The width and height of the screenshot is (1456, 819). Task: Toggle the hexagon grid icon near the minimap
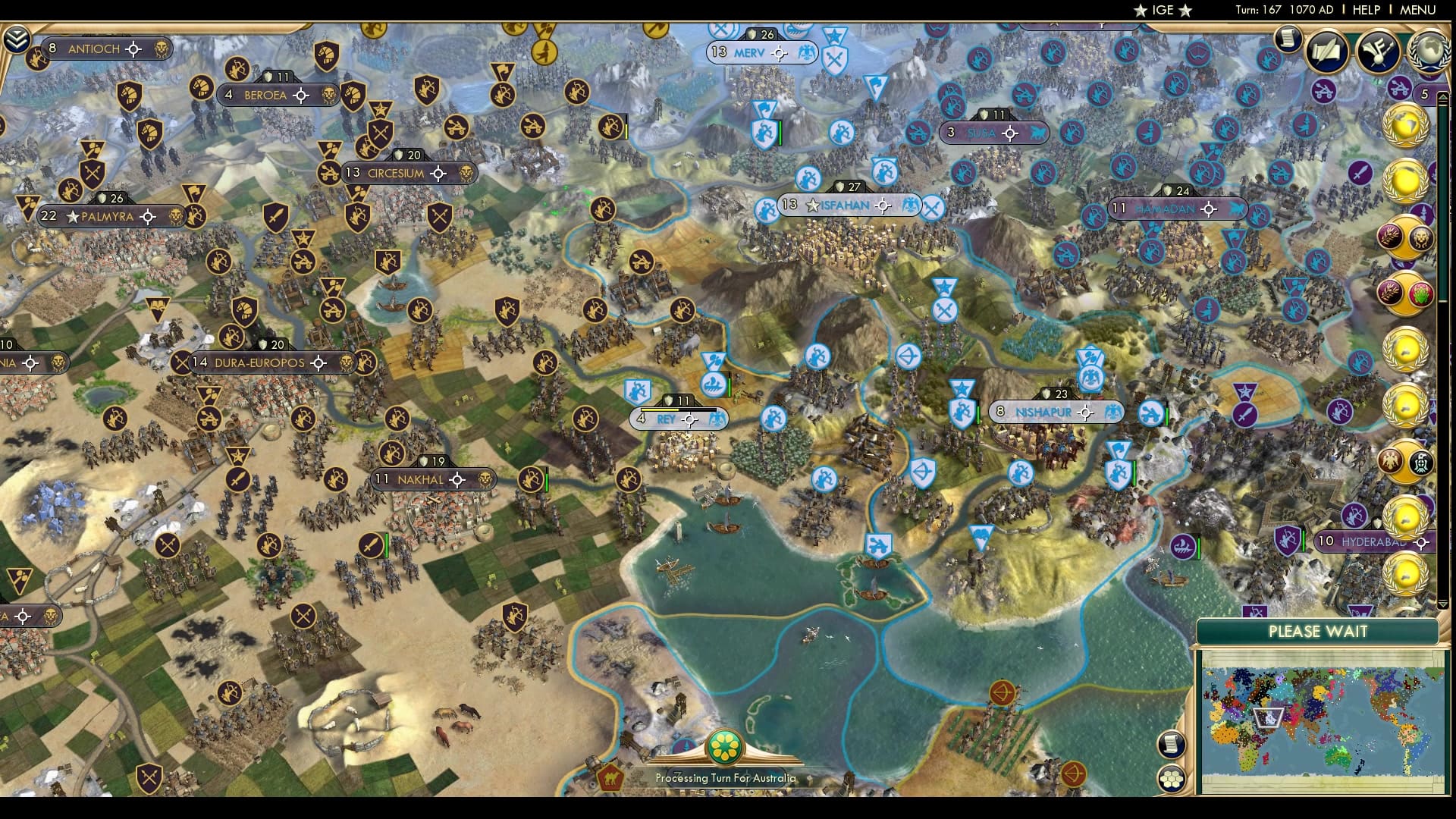pyautogui.click(x=1172, y=778)
